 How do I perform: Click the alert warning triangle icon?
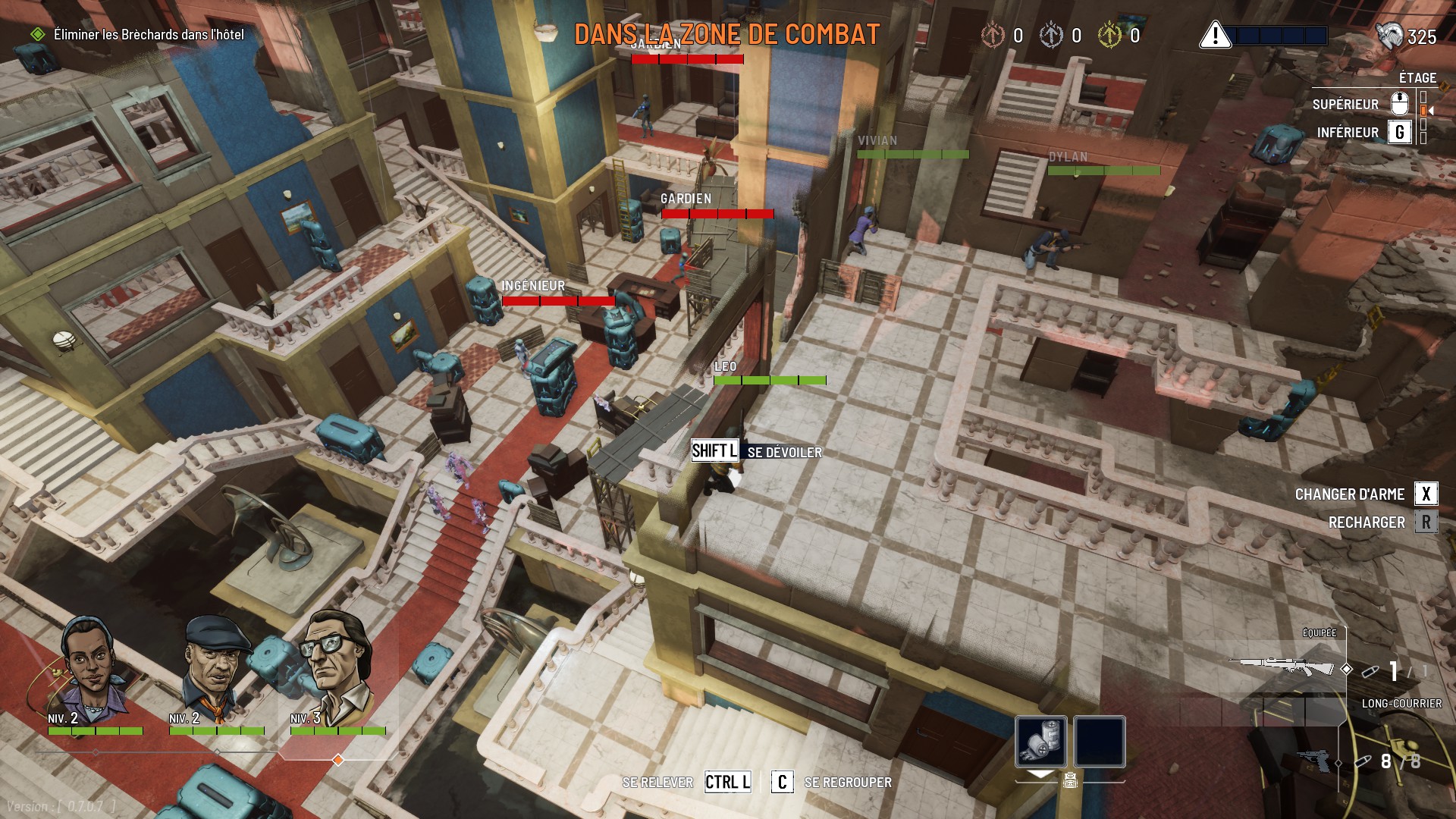pos(1215,35)
